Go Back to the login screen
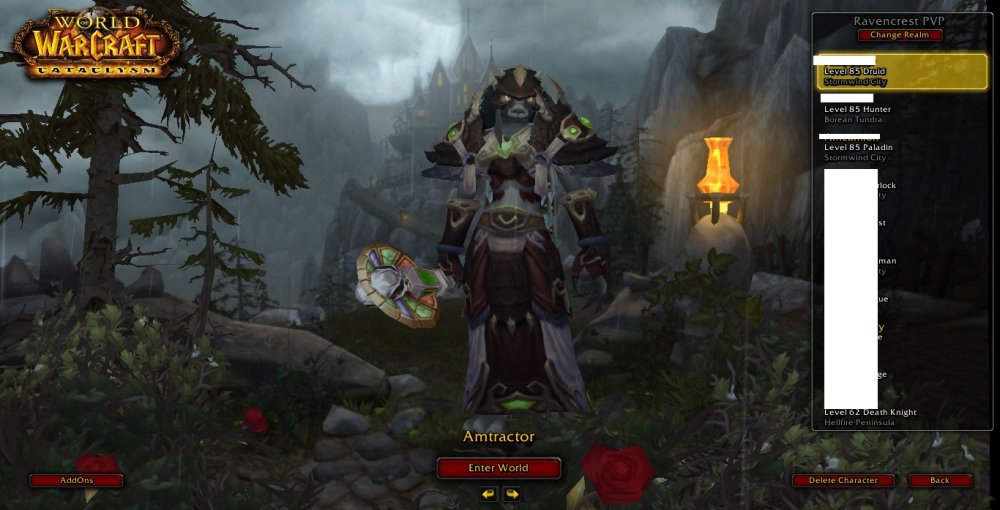The width and height of the screenshot is (1000, 510). point(940,480)
